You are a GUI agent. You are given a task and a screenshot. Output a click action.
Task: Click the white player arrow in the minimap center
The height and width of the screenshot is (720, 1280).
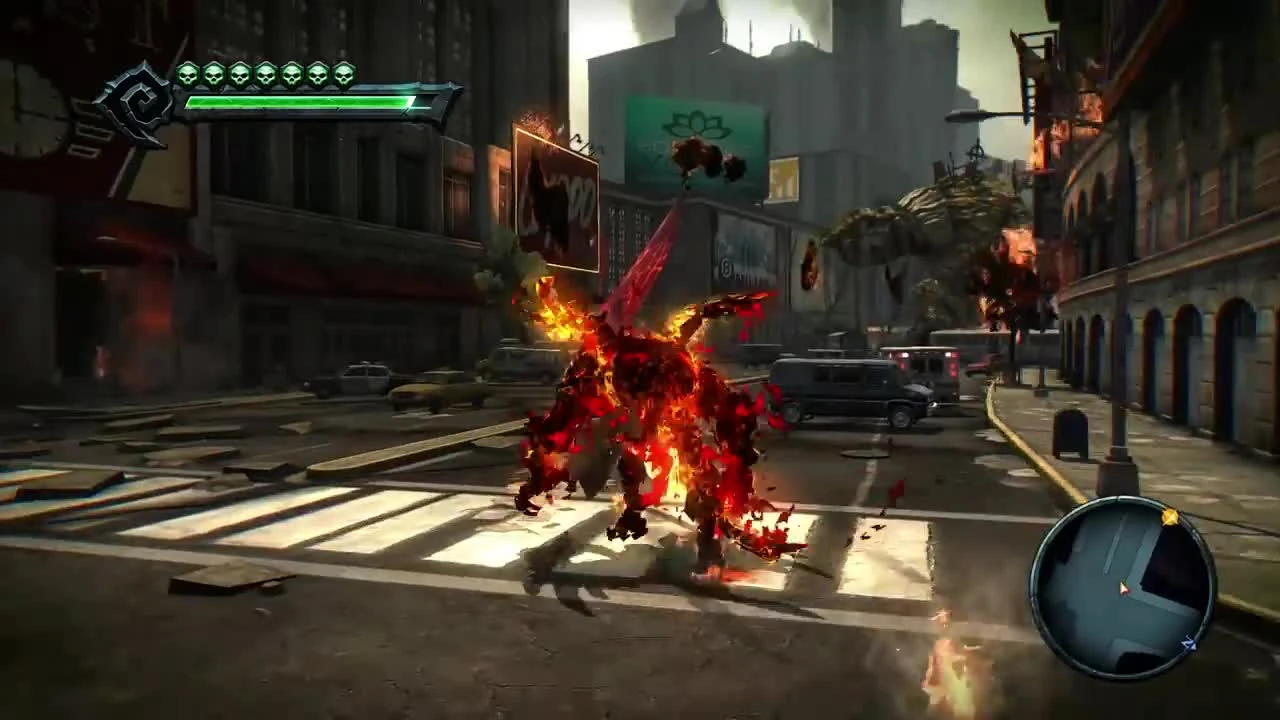point(1124,589)
